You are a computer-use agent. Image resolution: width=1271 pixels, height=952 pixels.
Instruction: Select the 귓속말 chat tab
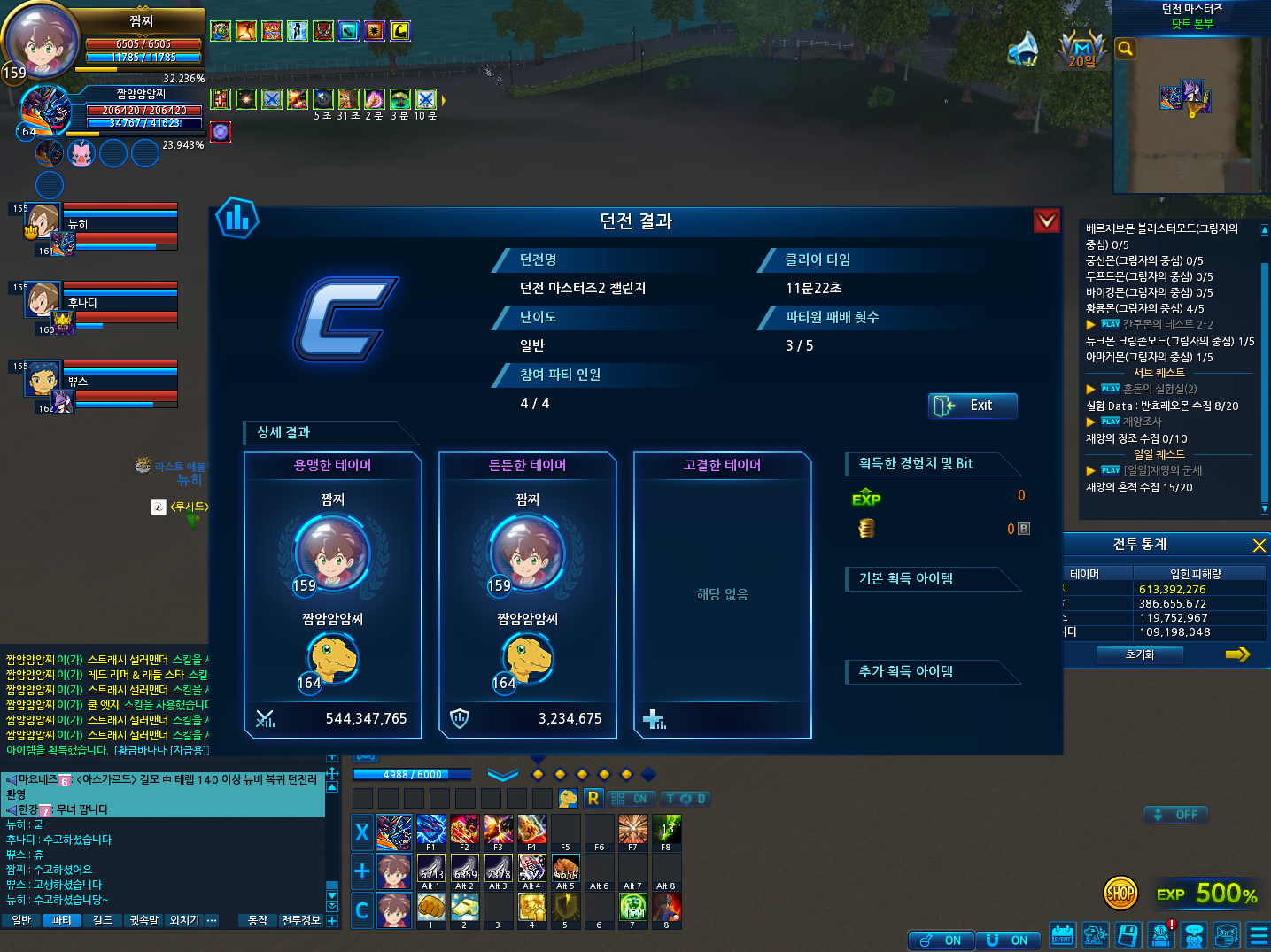click(x=144, y=921)
